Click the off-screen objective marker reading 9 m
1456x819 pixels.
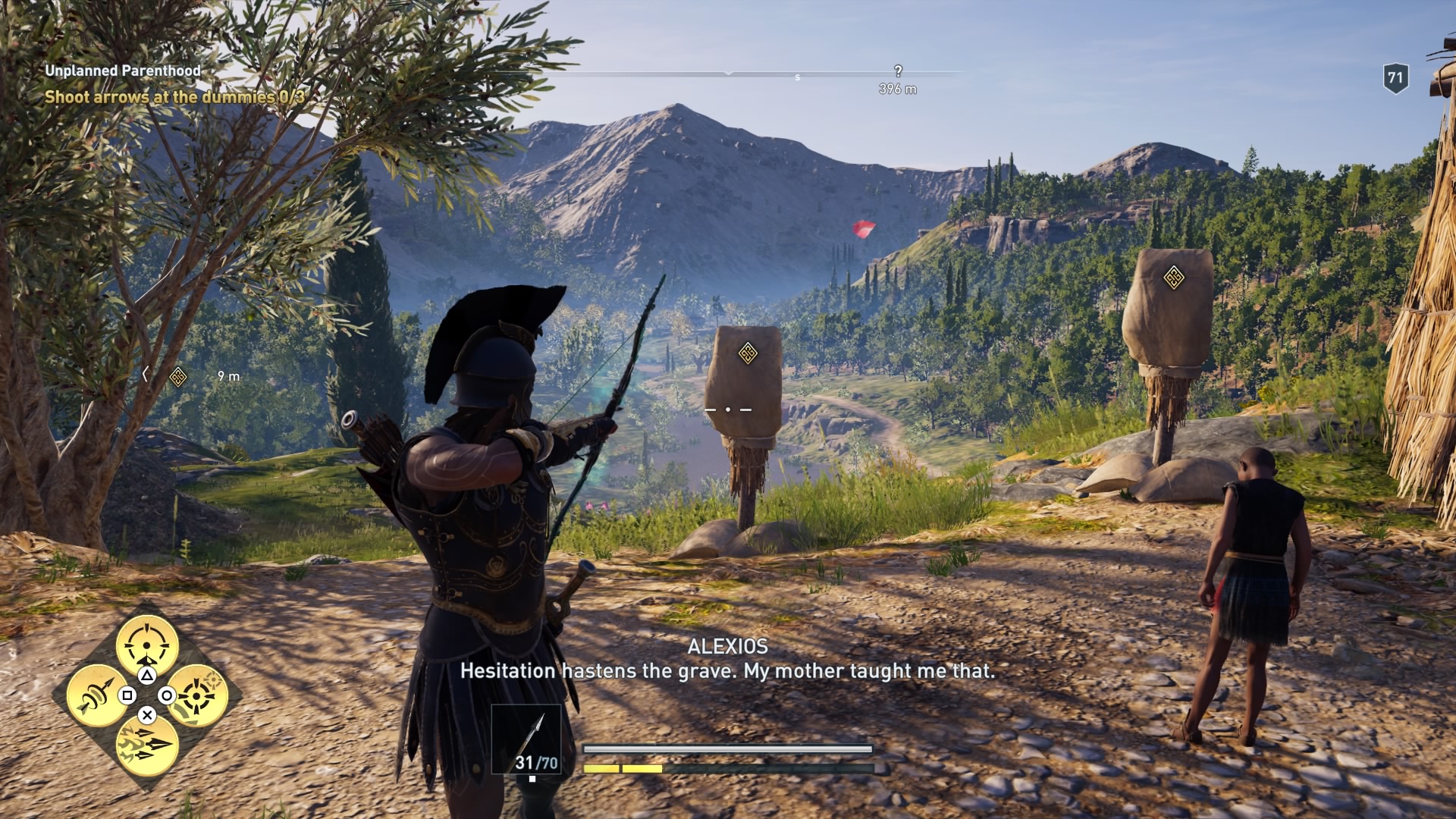tap(178, 376)
